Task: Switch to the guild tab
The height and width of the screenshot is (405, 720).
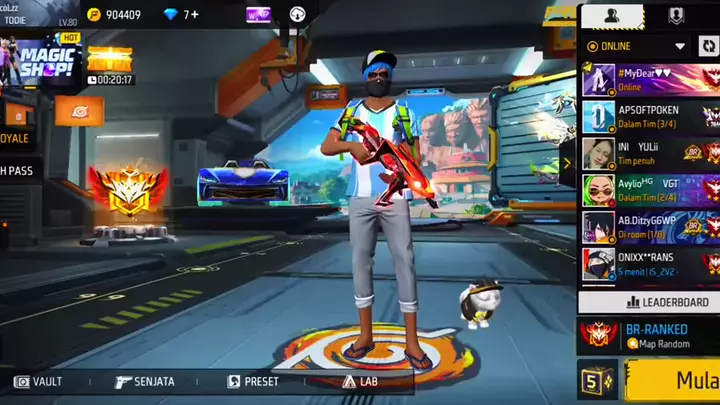Action: [675, 16]
